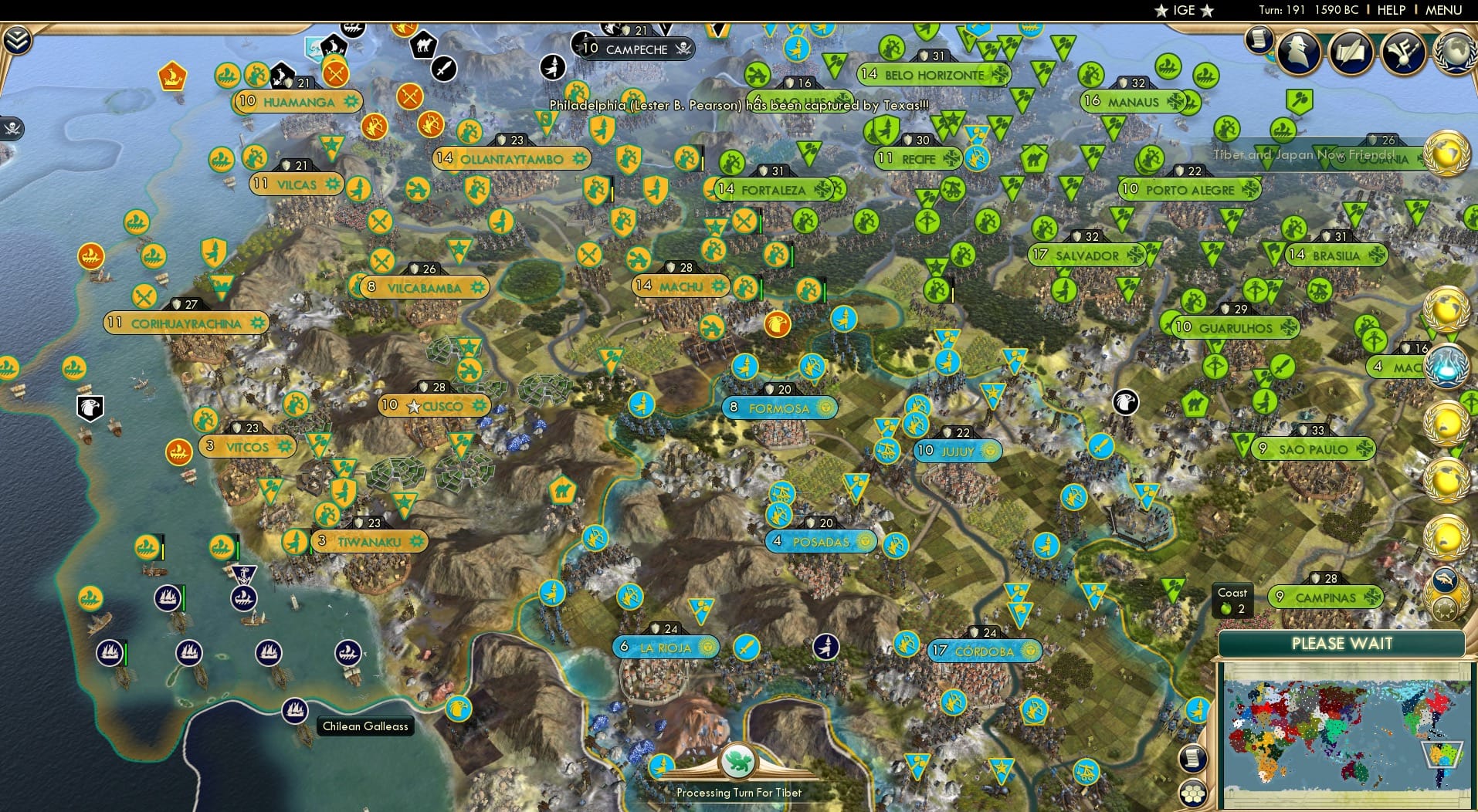This screenshot has height=812, width=1478.
Task: Click the Coast resource indicator panel
Action: tap(1233, 601)
